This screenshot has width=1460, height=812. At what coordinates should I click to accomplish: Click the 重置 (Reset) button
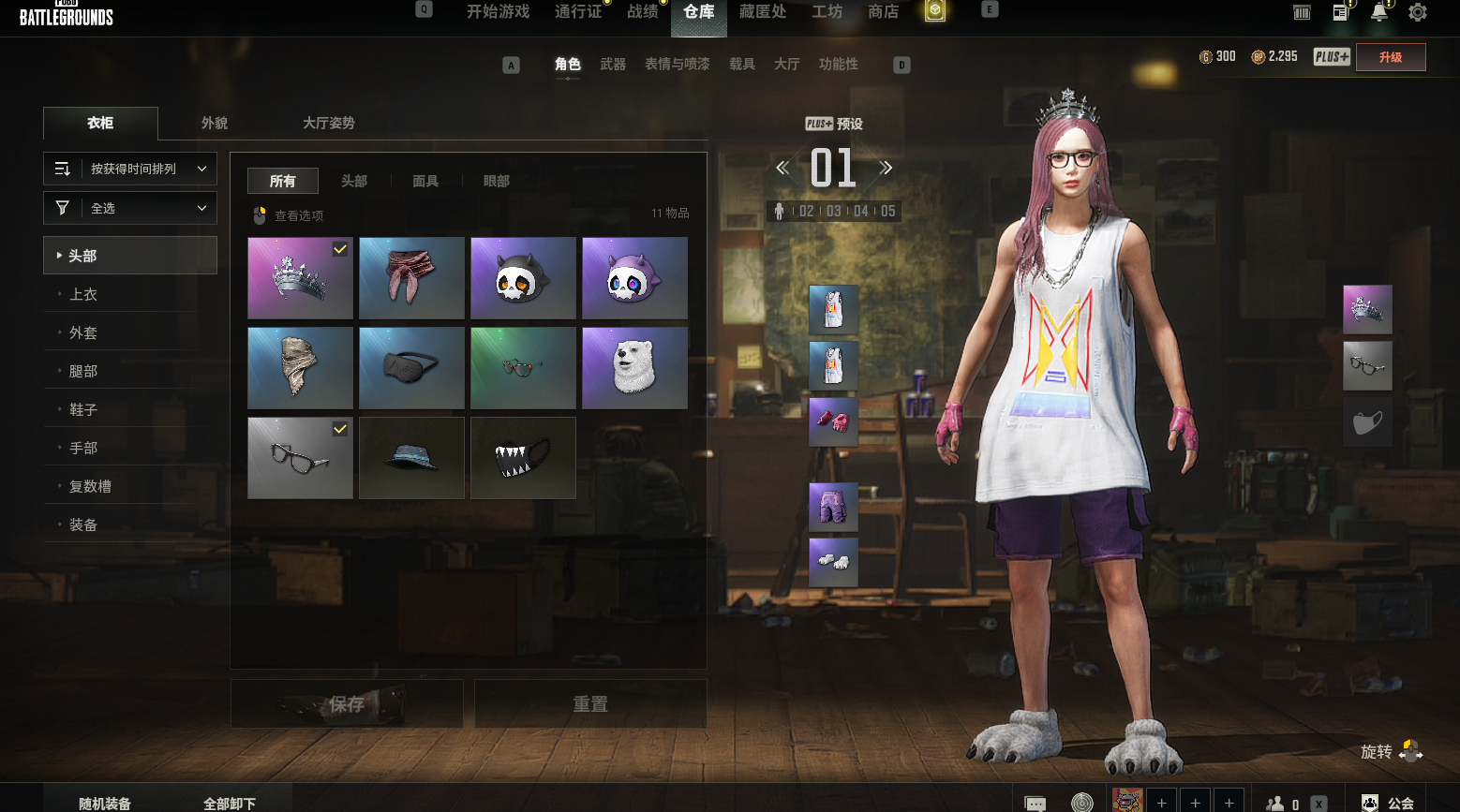pos(590,703)
